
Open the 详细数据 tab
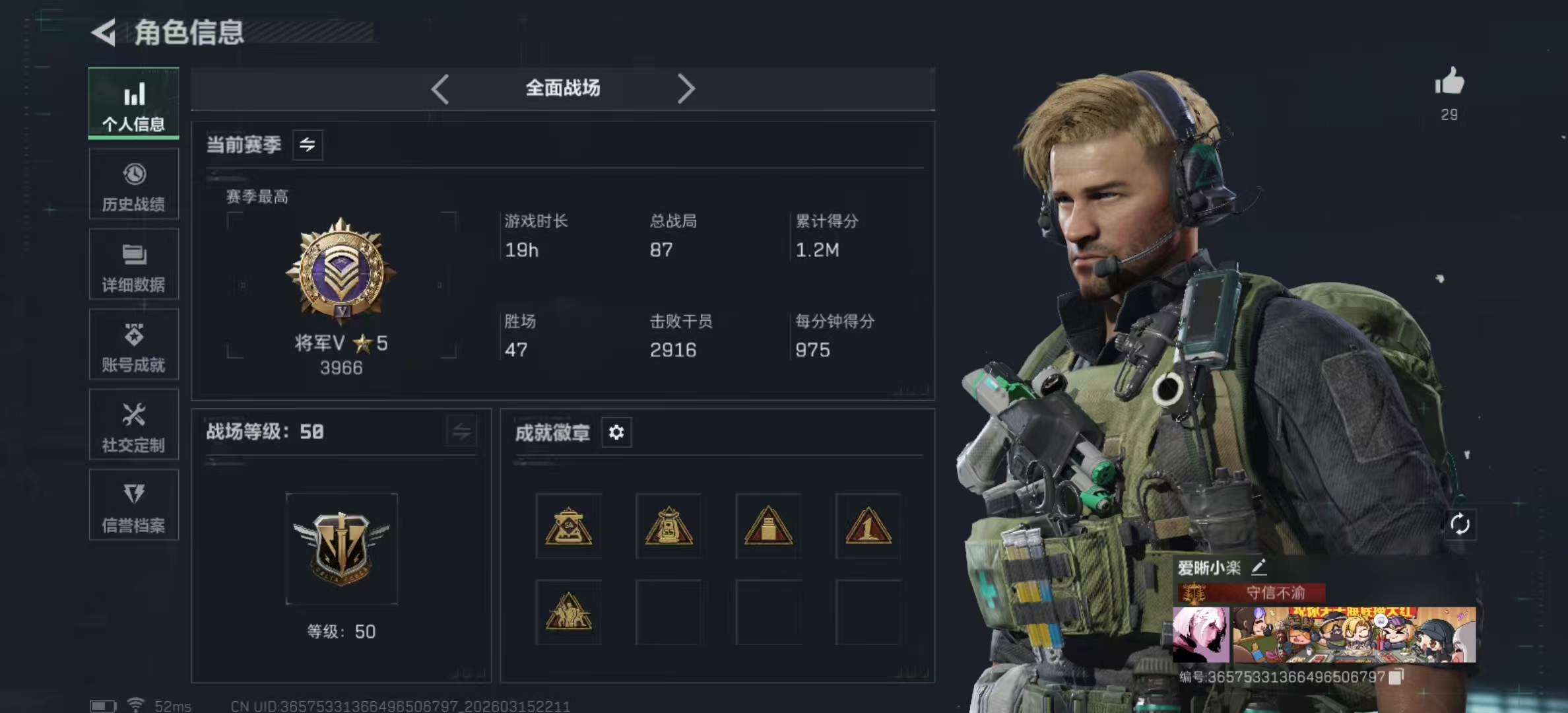tap(133, 265)
